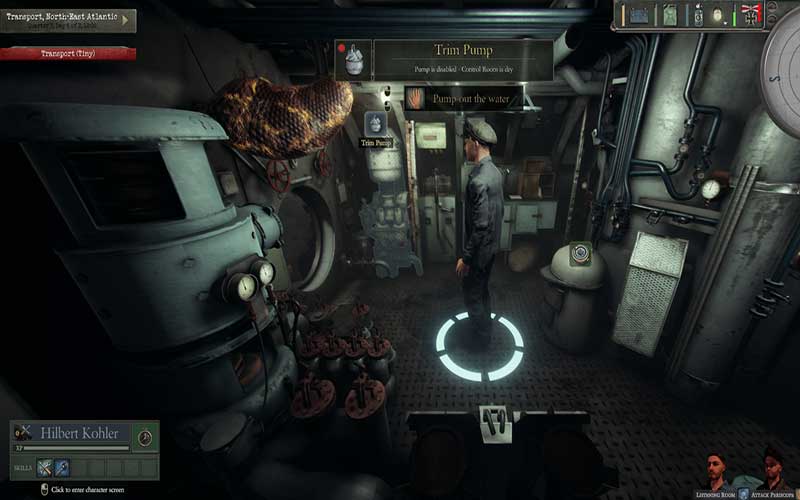Screen dimensions: 800x500
Task: Click the round device marker near the pedestal
Action: (579, 254)
